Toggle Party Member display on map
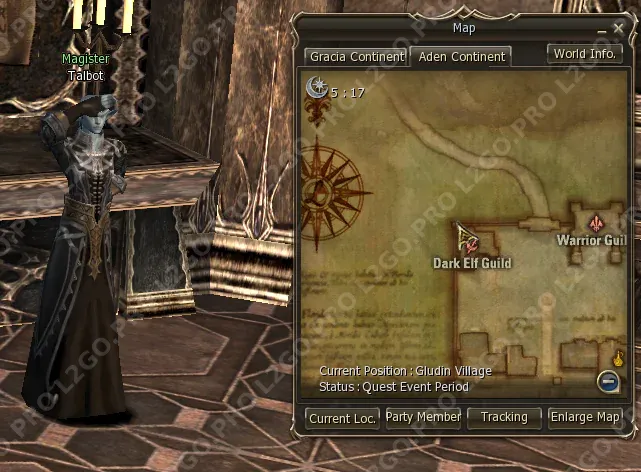The image size is (641, 472). [423, 417]
